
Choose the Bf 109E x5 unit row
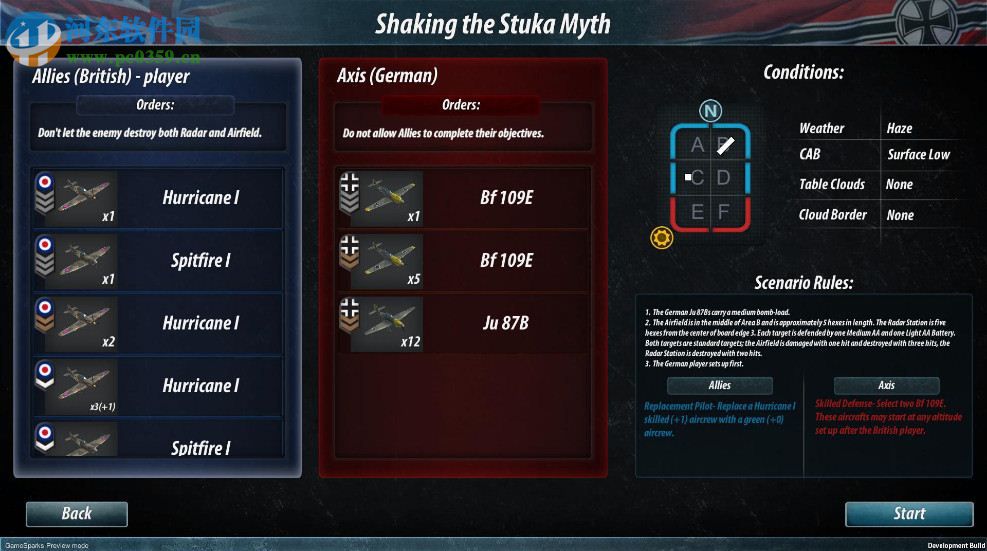pyautogui.click(x=463, y=261)
